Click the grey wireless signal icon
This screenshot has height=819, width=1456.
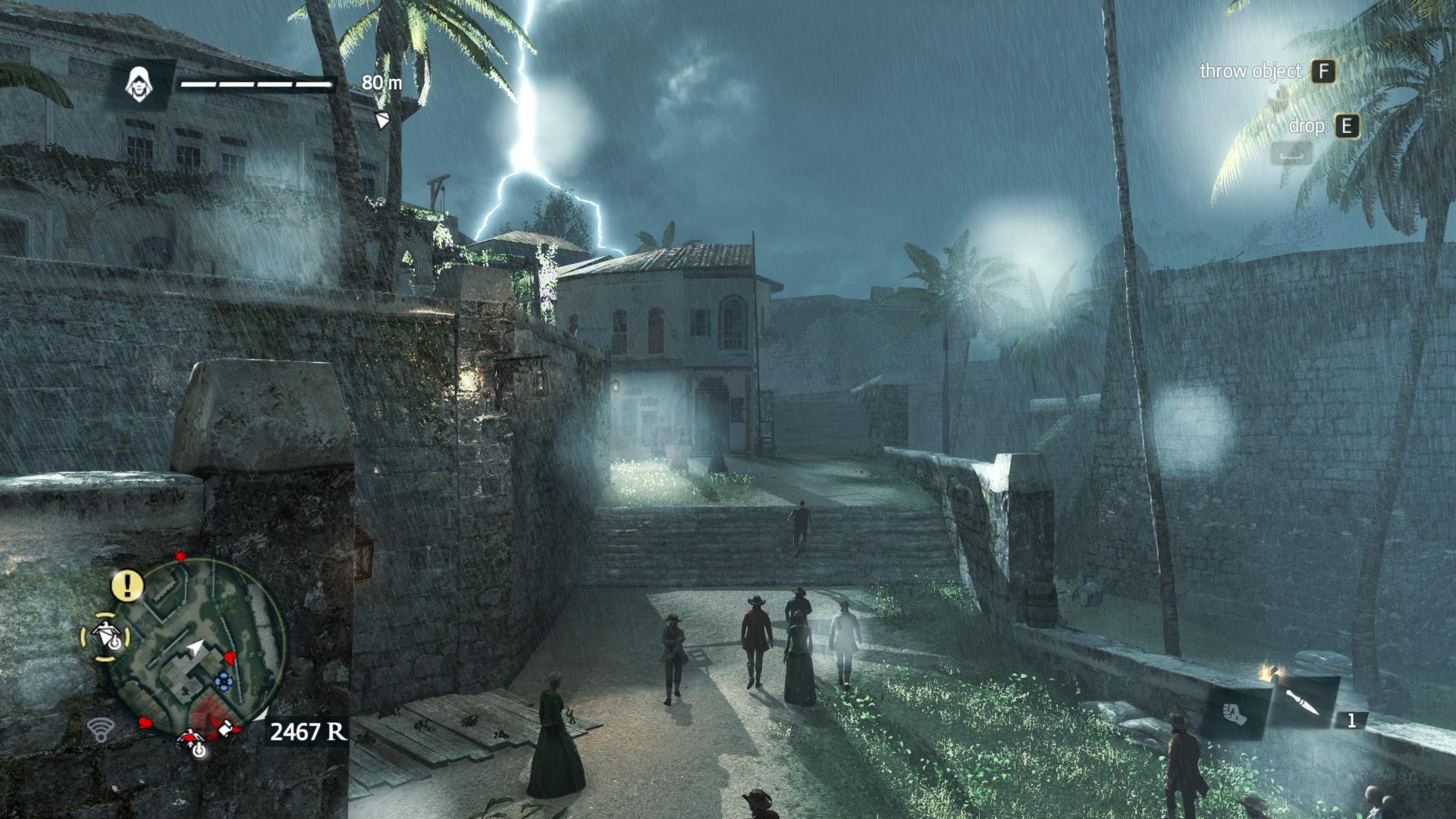point(99,730)
